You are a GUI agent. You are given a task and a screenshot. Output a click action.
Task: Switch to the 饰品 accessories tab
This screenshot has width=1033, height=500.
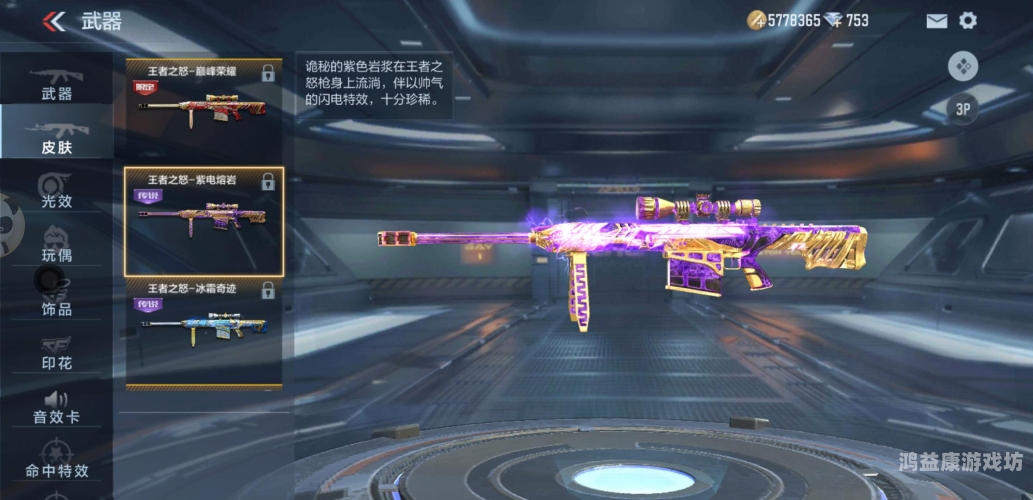tap(56, 299)
